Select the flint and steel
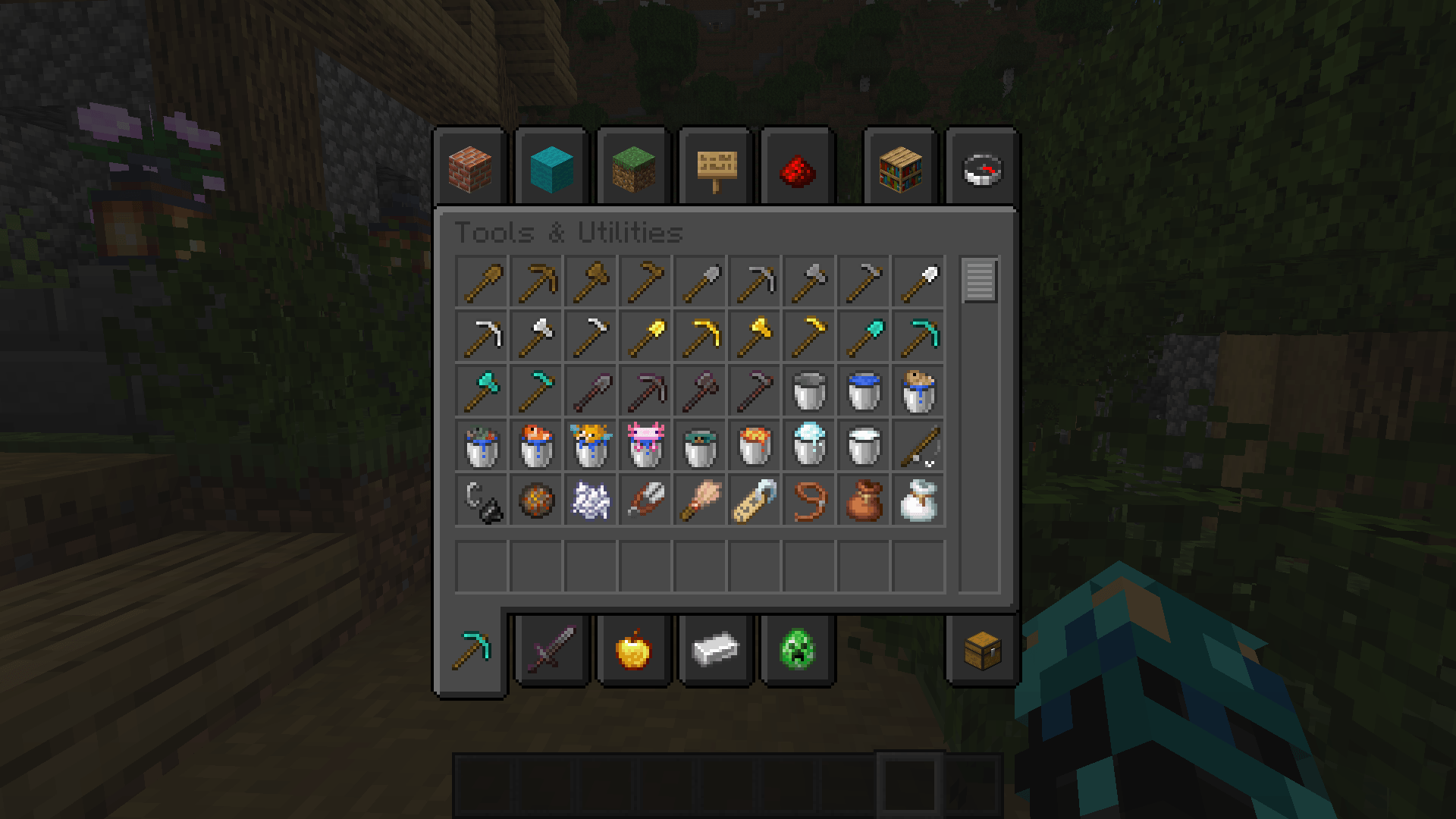The image size is (1456, 819). [x=483, y=498]
